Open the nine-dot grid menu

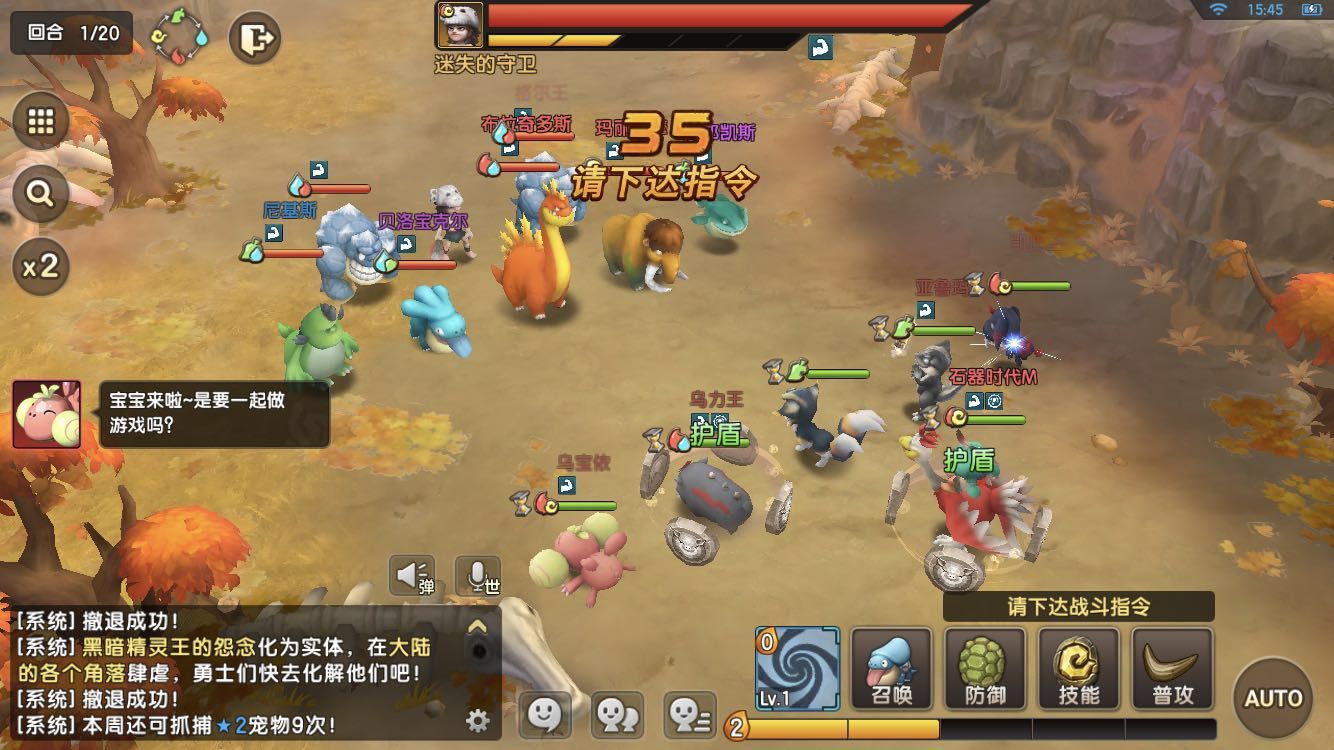point(40,121)
